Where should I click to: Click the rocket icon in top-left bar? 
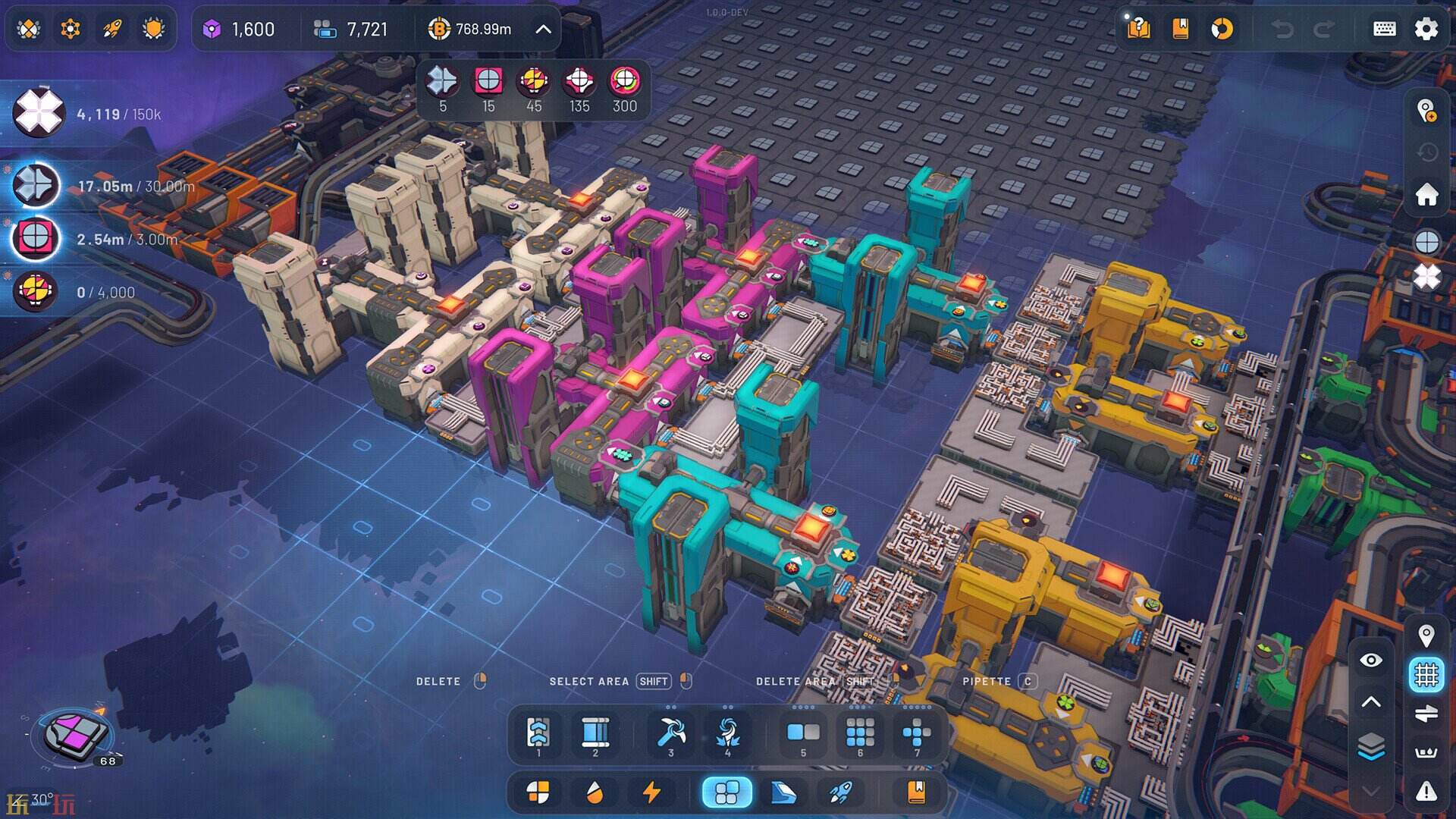[x=112, y=29]
